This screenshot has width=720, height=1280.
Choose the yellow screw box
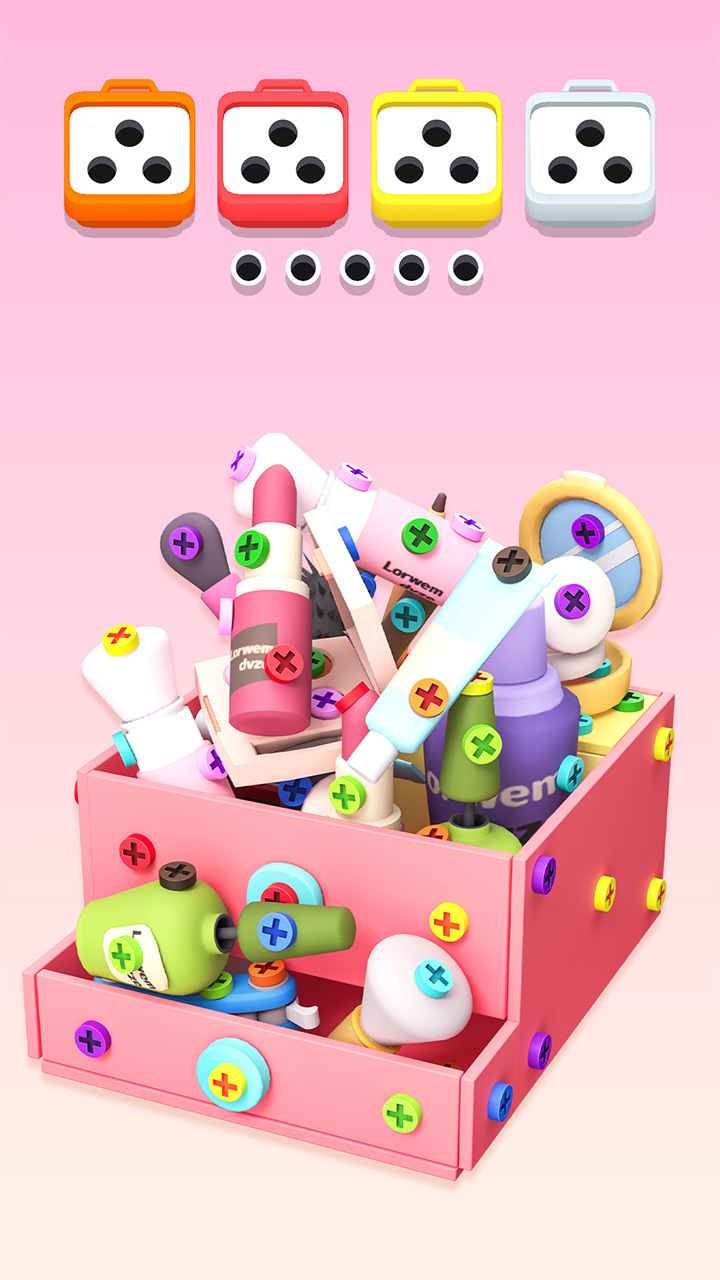pos(437,153)
